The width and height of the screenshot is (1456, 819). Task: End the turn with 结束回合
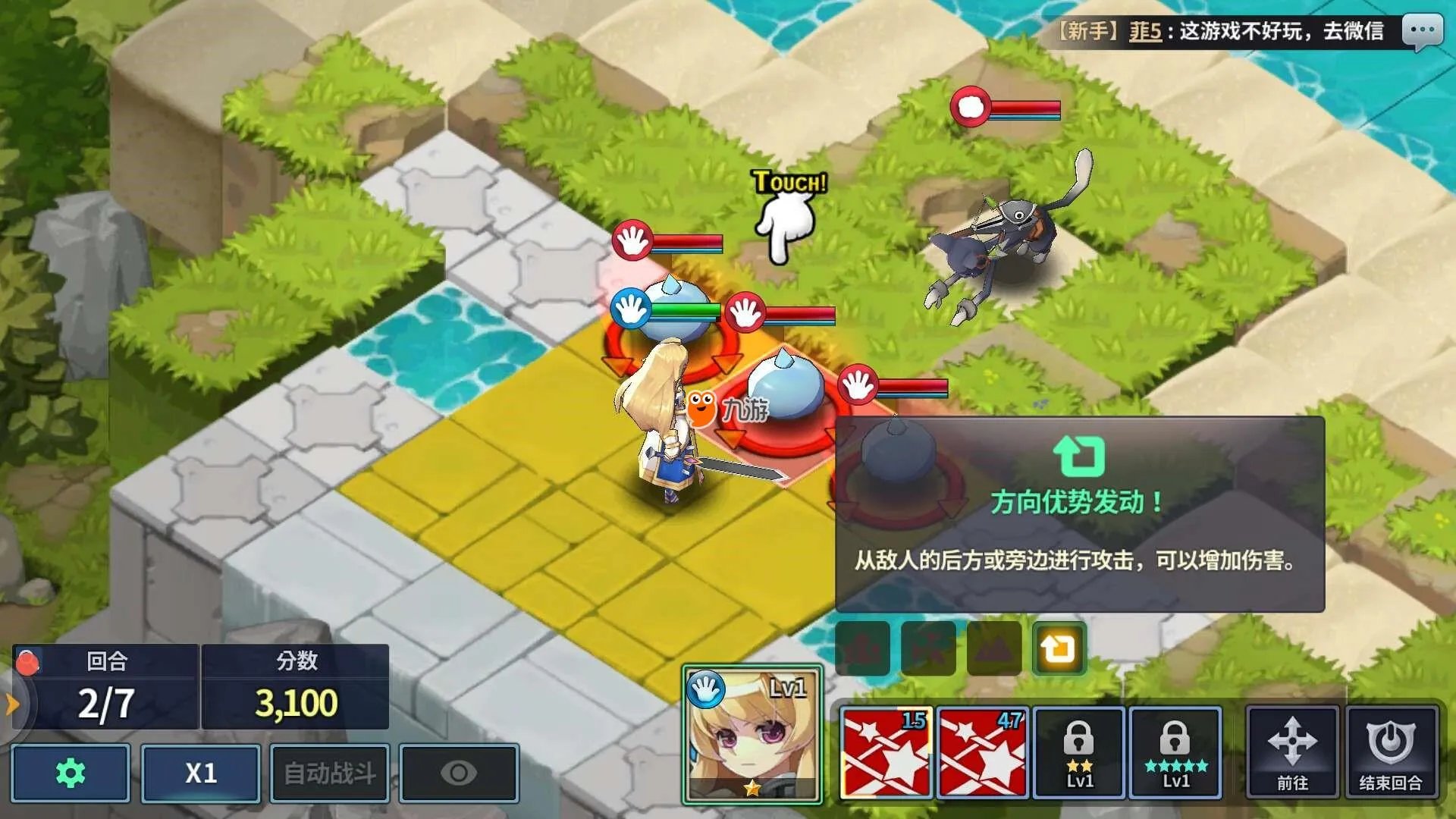pos(1391,752)
